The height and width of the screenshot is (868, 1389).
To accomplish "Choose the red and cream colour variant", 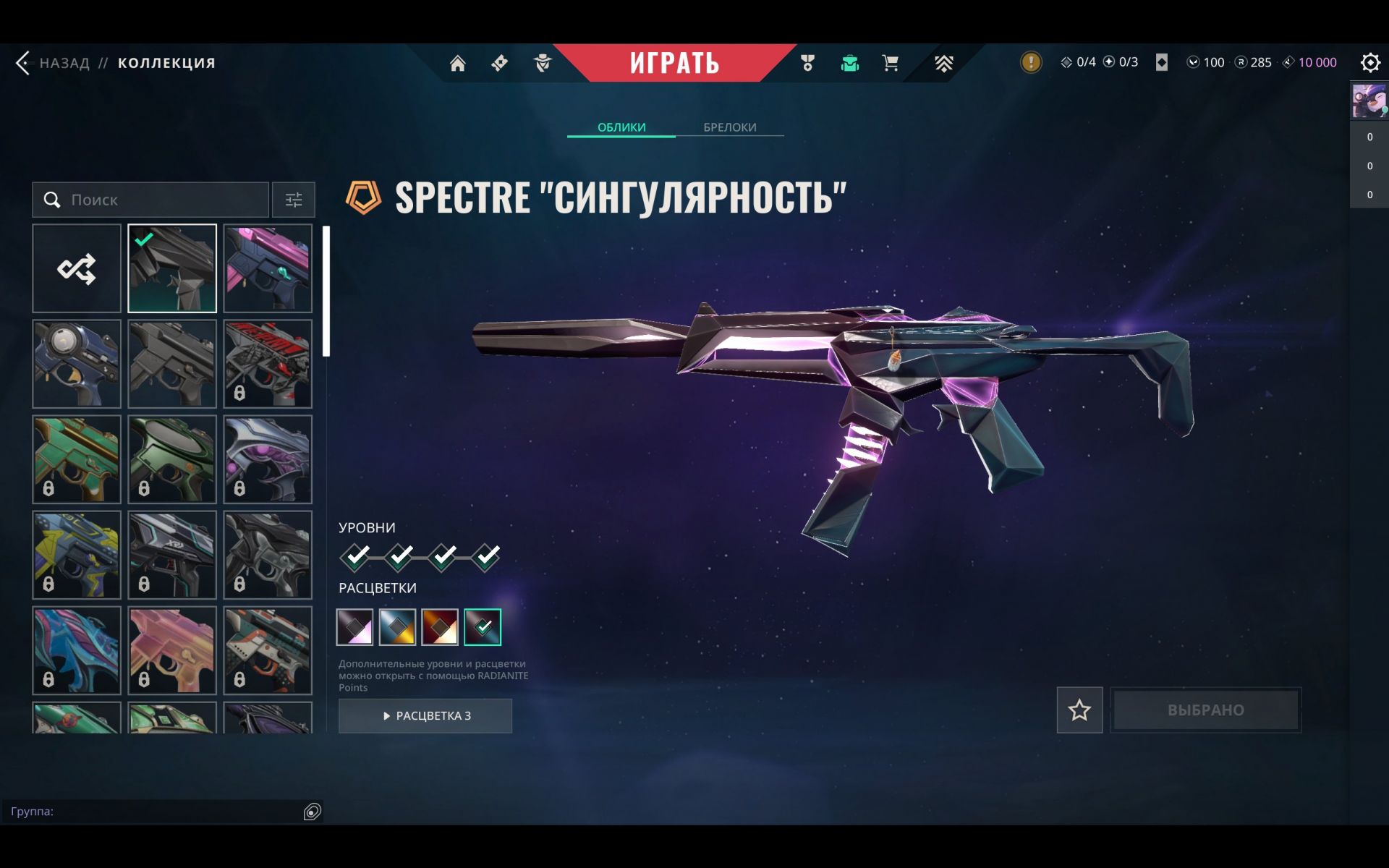I will pyautogui.click(x=440, y=627).
